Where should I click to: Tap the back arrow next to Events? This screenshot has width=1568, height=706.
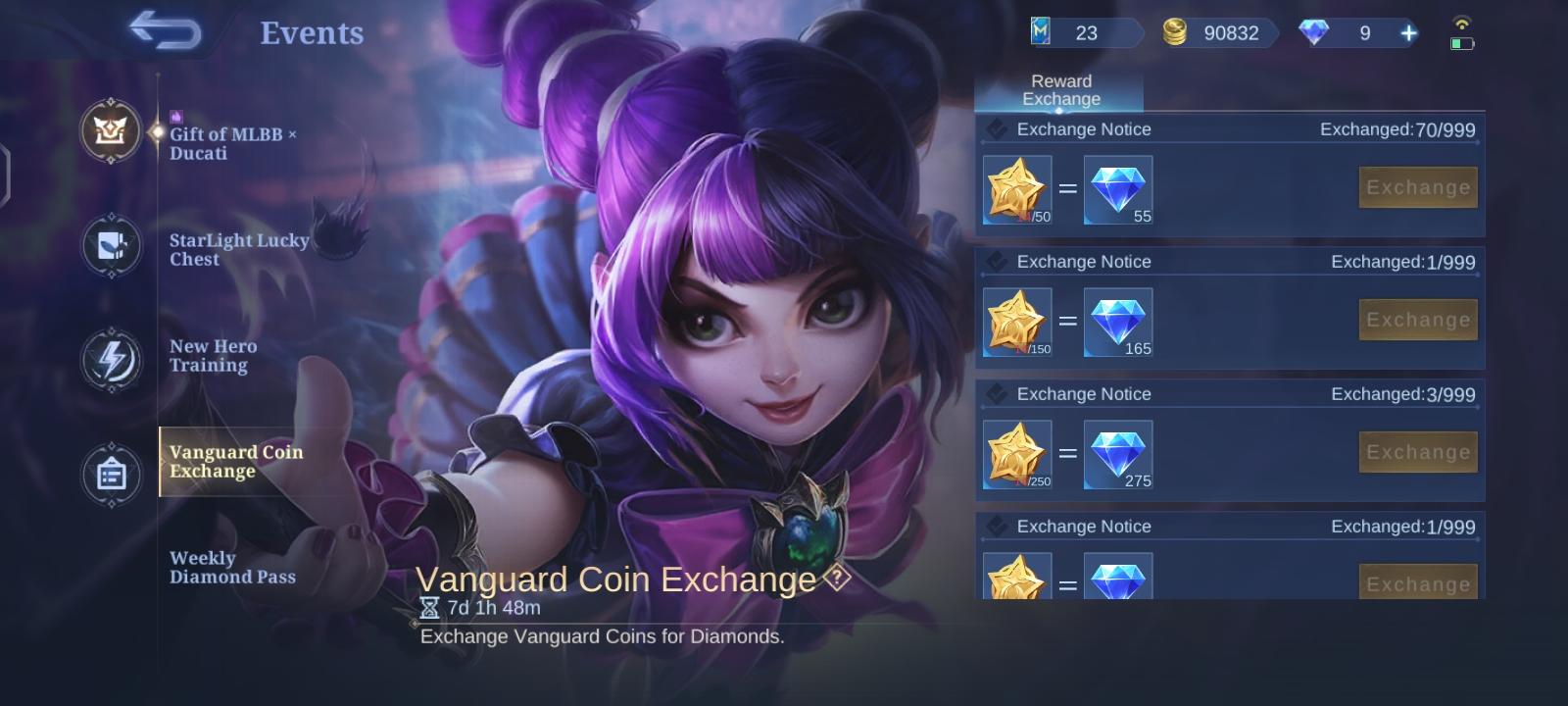click(167, 30)
